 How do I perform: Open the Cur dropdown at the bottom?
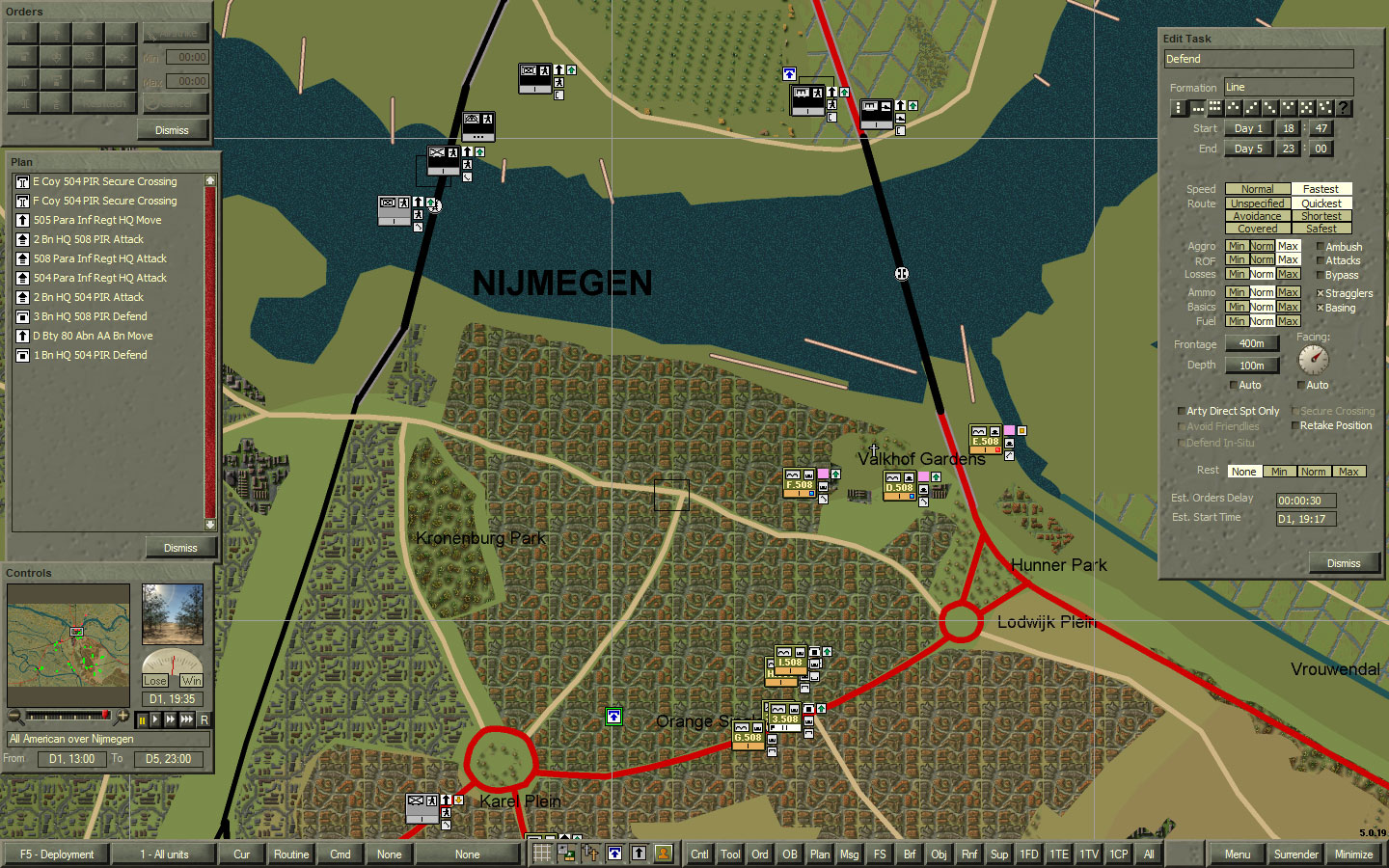pyautogui.click(x=241, y=854)
